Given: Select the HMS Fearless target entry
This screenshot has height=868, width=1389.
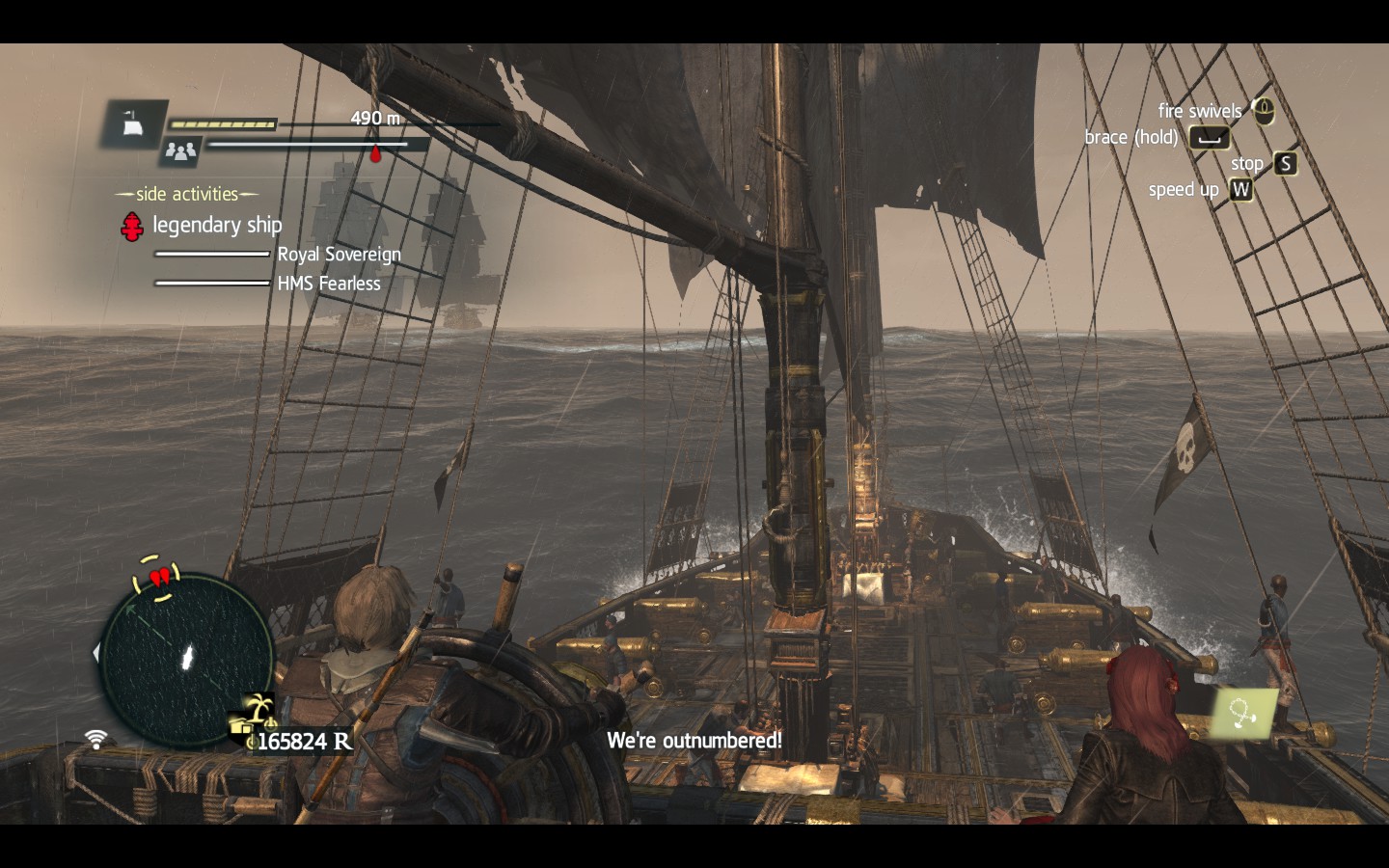Looking at the screenshot, I should pyautogui.click(x=329, y=284).
